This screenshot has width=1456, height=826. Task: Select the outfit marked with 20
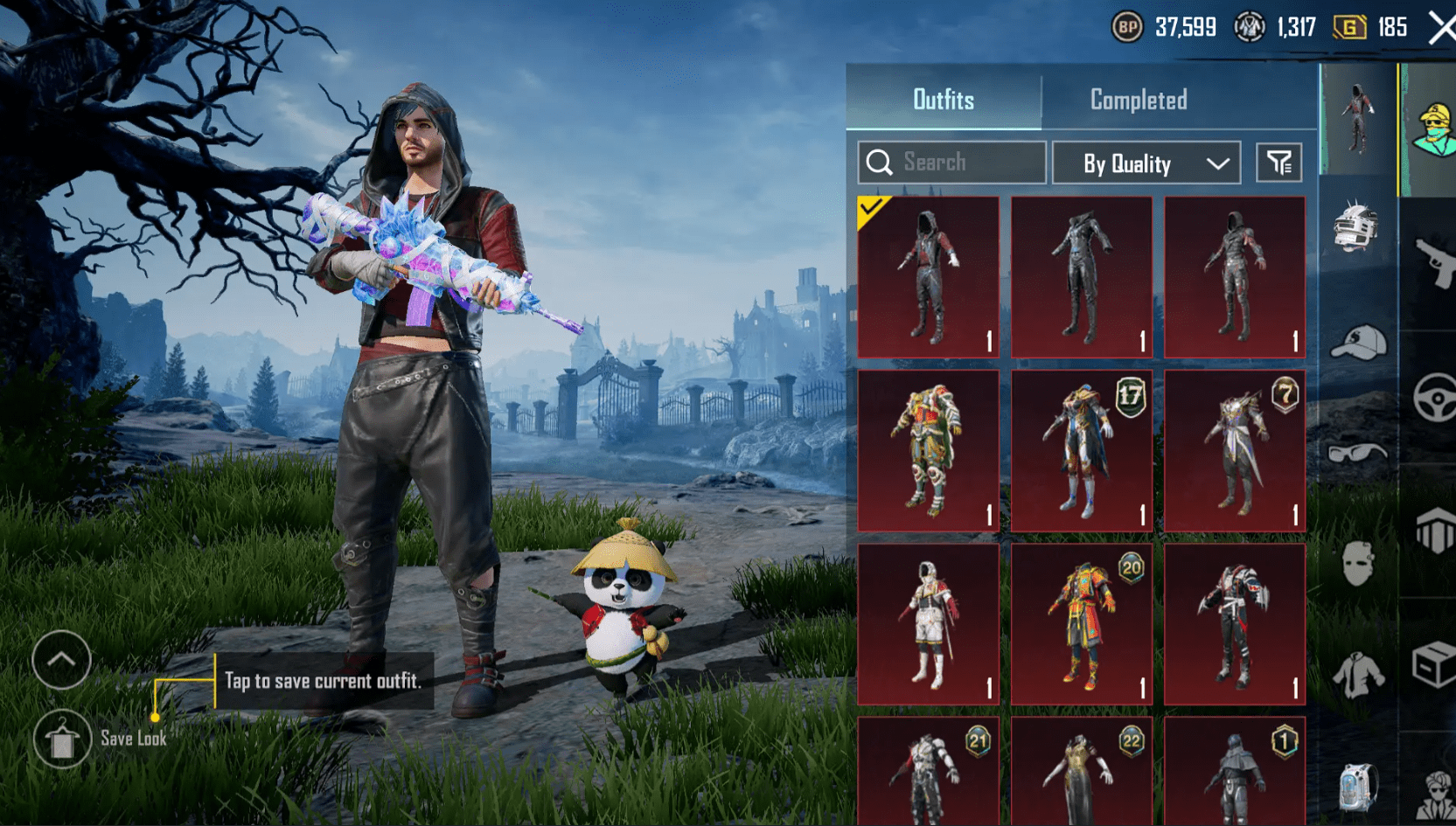pyautogui.click(x=1081, y=621)
